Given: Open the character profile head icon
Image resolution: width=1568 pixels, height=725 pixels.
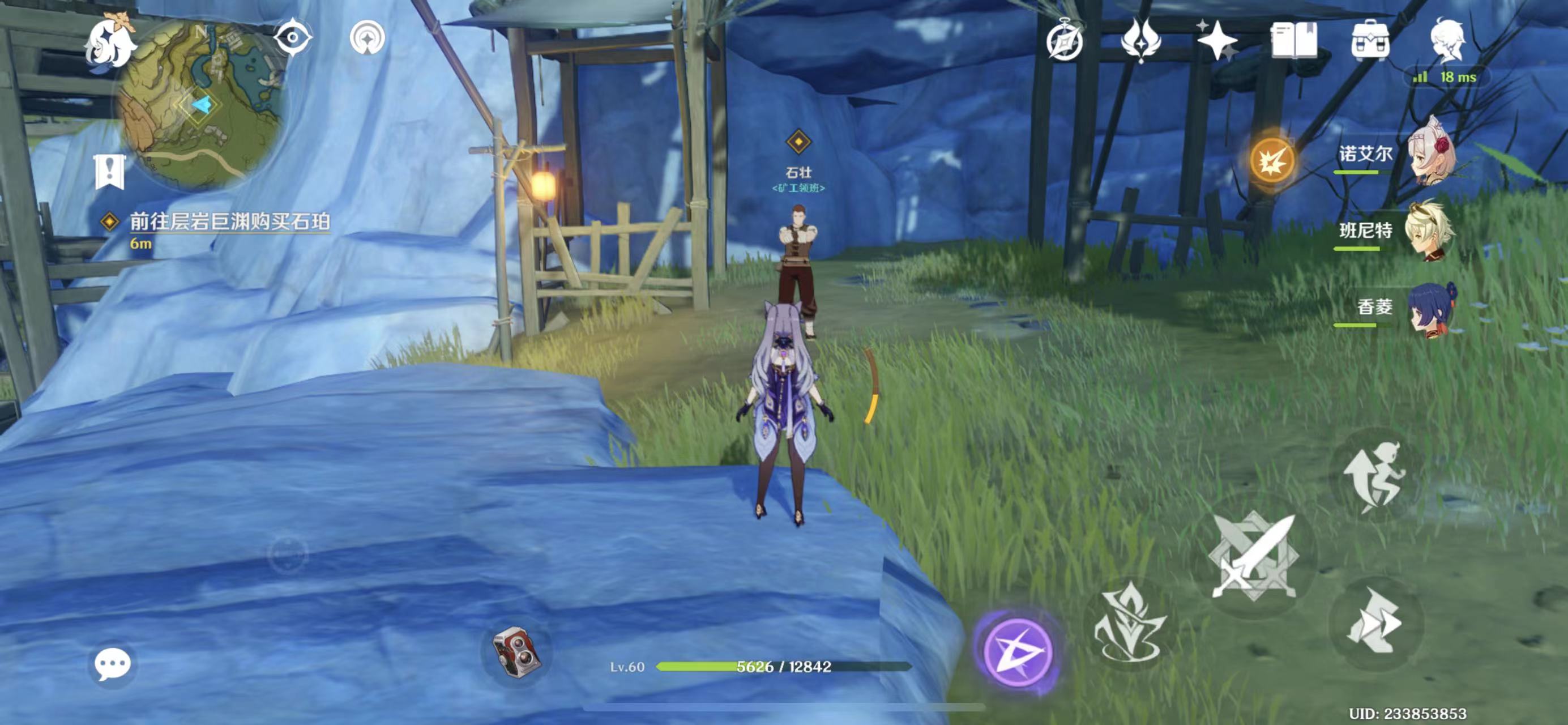Looking at the screenshot, I should coord(1447,40).
